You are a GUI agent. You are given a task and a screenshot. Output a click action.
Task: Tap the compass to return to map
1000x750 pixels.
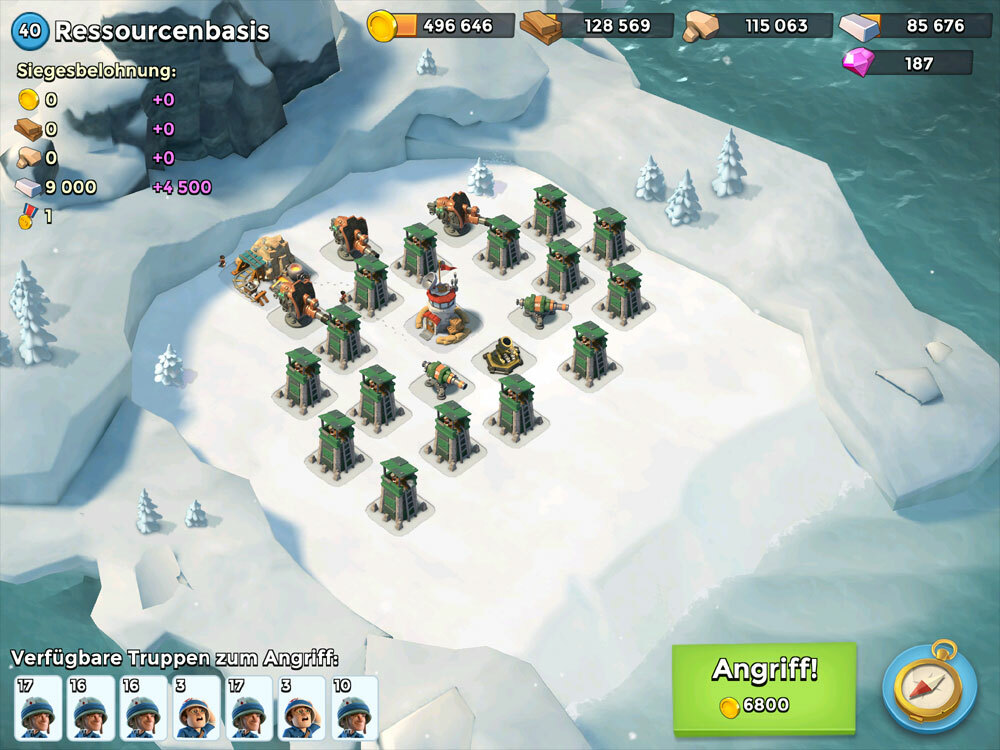click(929, 687)
